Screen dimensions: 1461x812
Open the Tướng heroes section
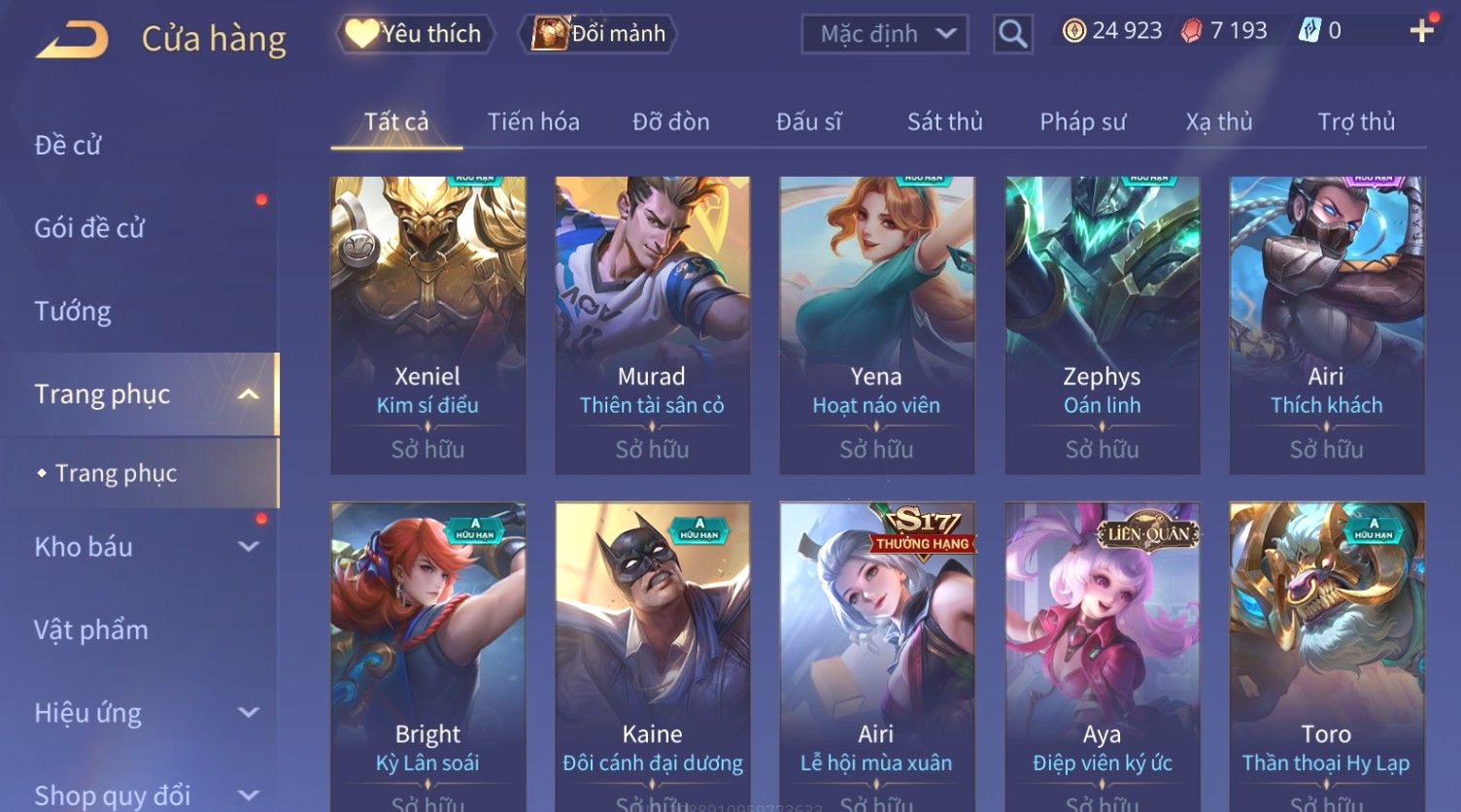point(73,312)
